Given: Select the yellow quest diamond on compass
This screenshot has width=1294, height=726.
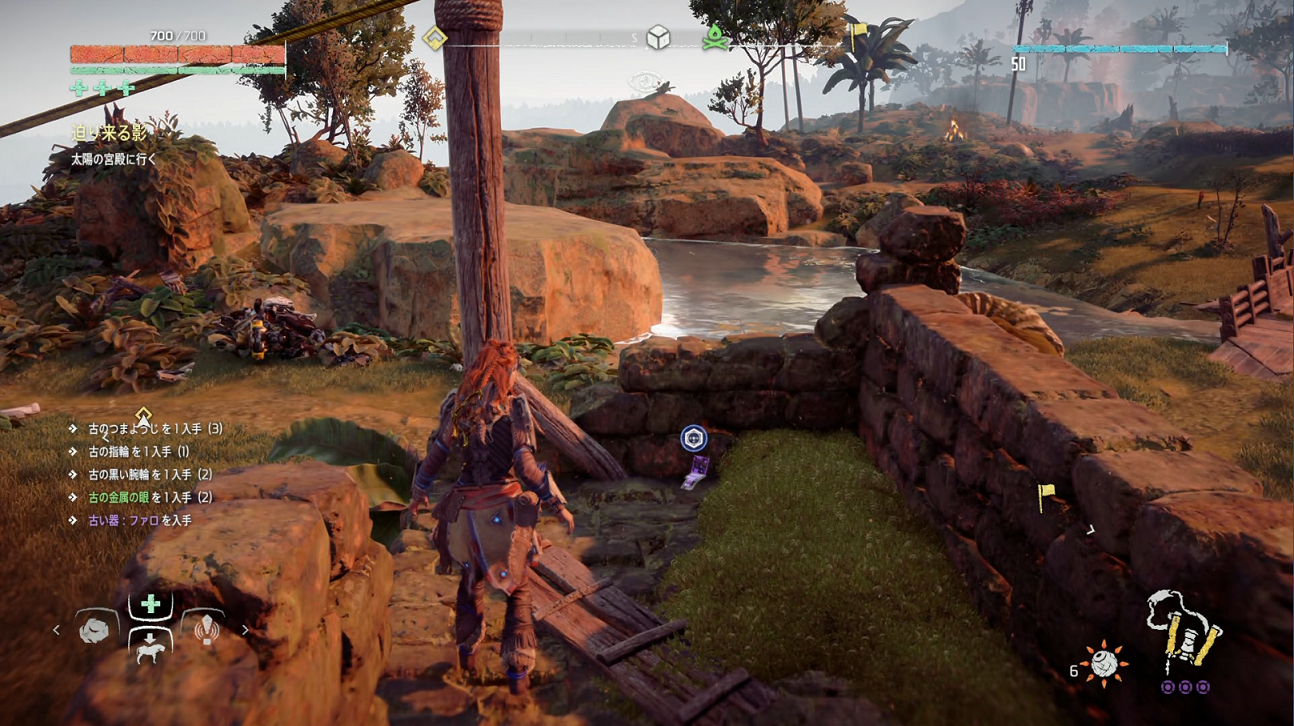Looking at the screenshot, I should coord(434,38).
